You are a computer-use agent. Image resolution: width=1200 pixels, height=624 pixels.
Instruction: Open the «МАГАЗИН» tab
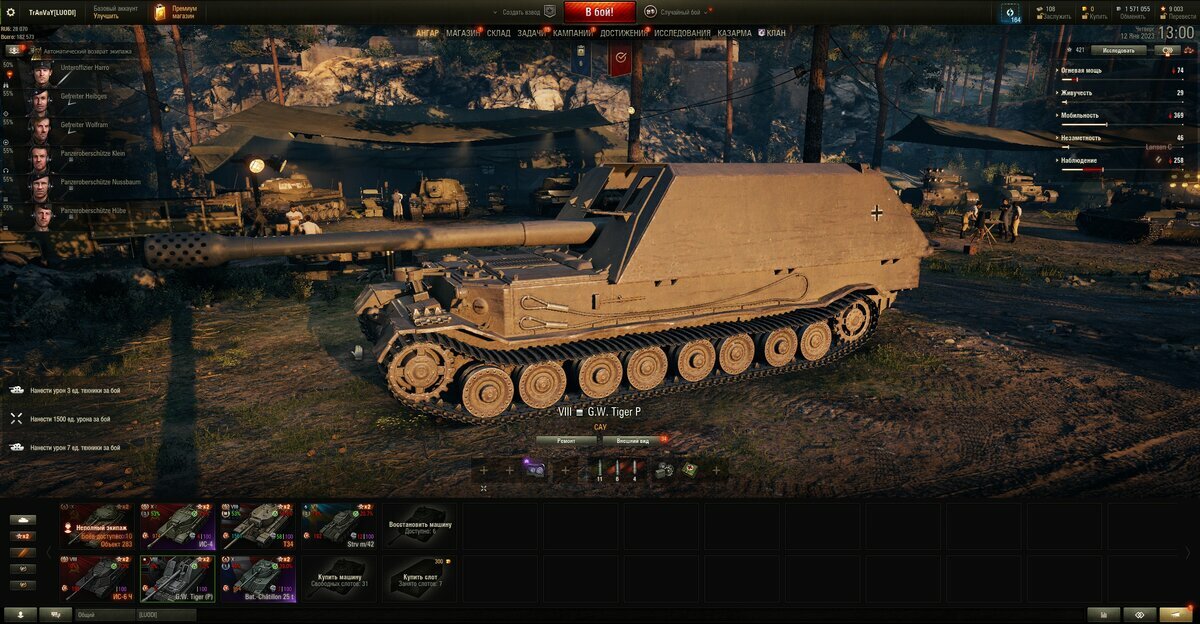(463, 33)
